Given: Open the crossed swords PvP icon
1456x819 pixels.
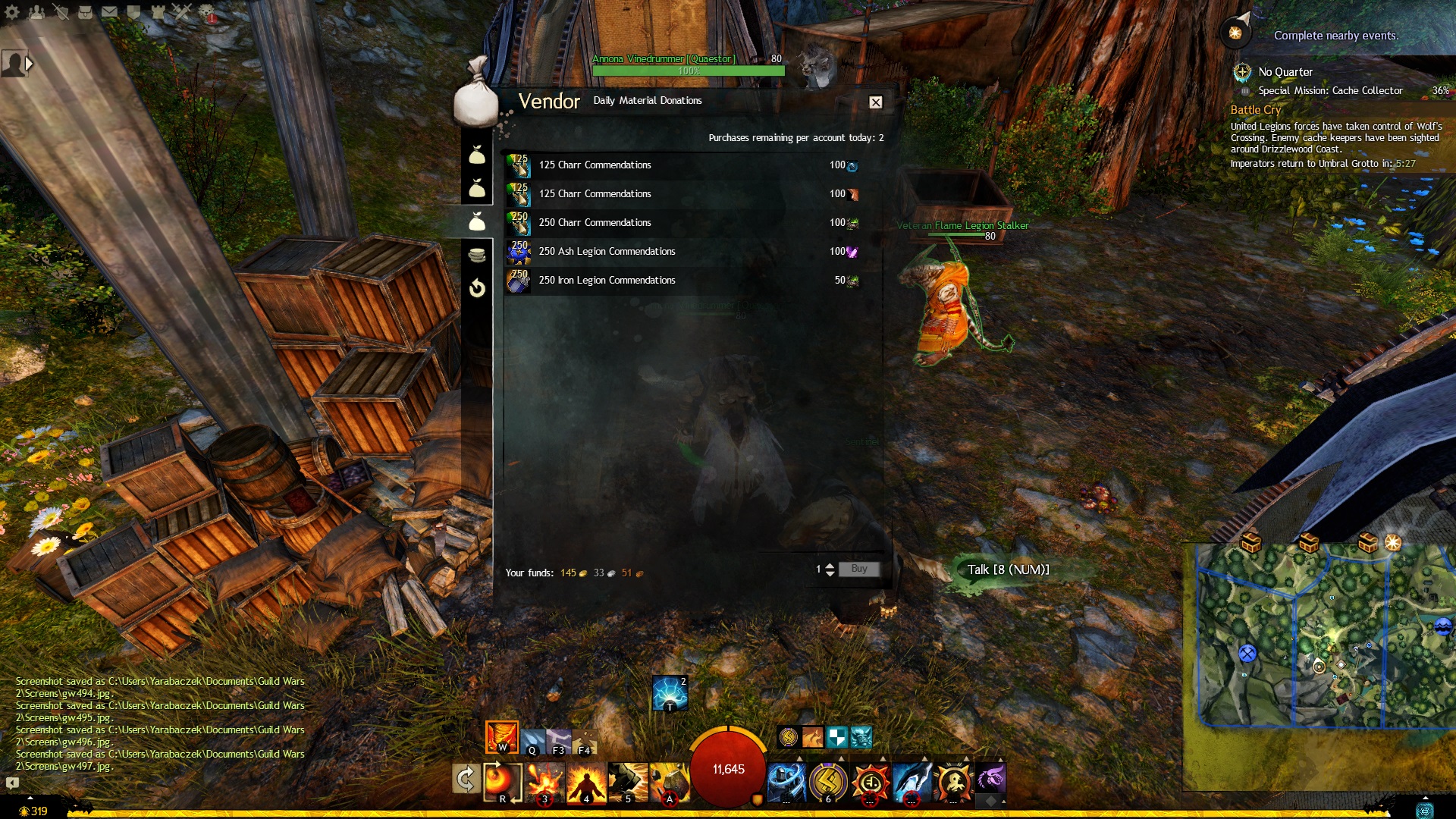Looking at the screenshot, I should coord(182,12).
